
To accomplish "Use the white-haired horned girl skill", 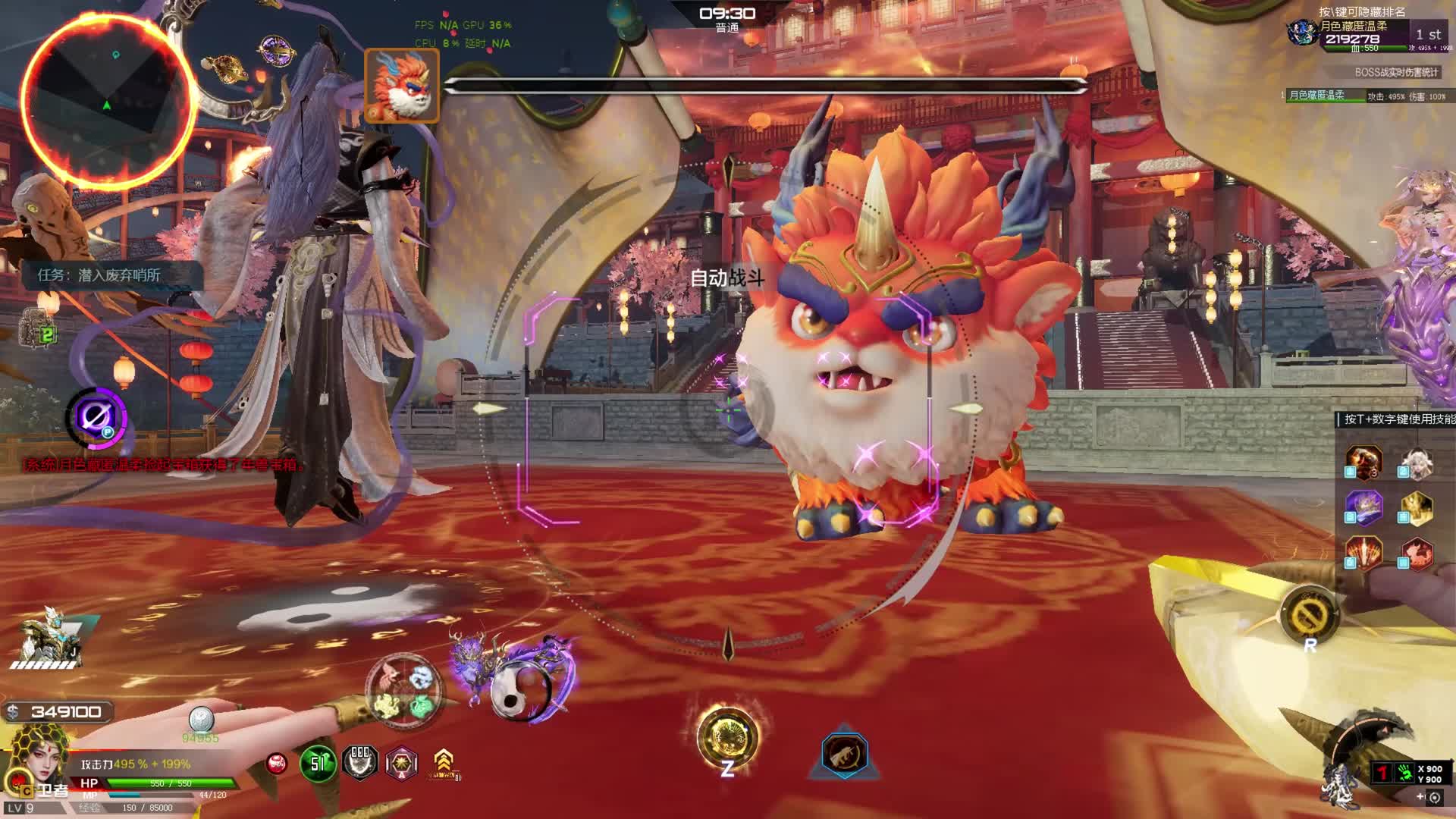I will 1416,463.
